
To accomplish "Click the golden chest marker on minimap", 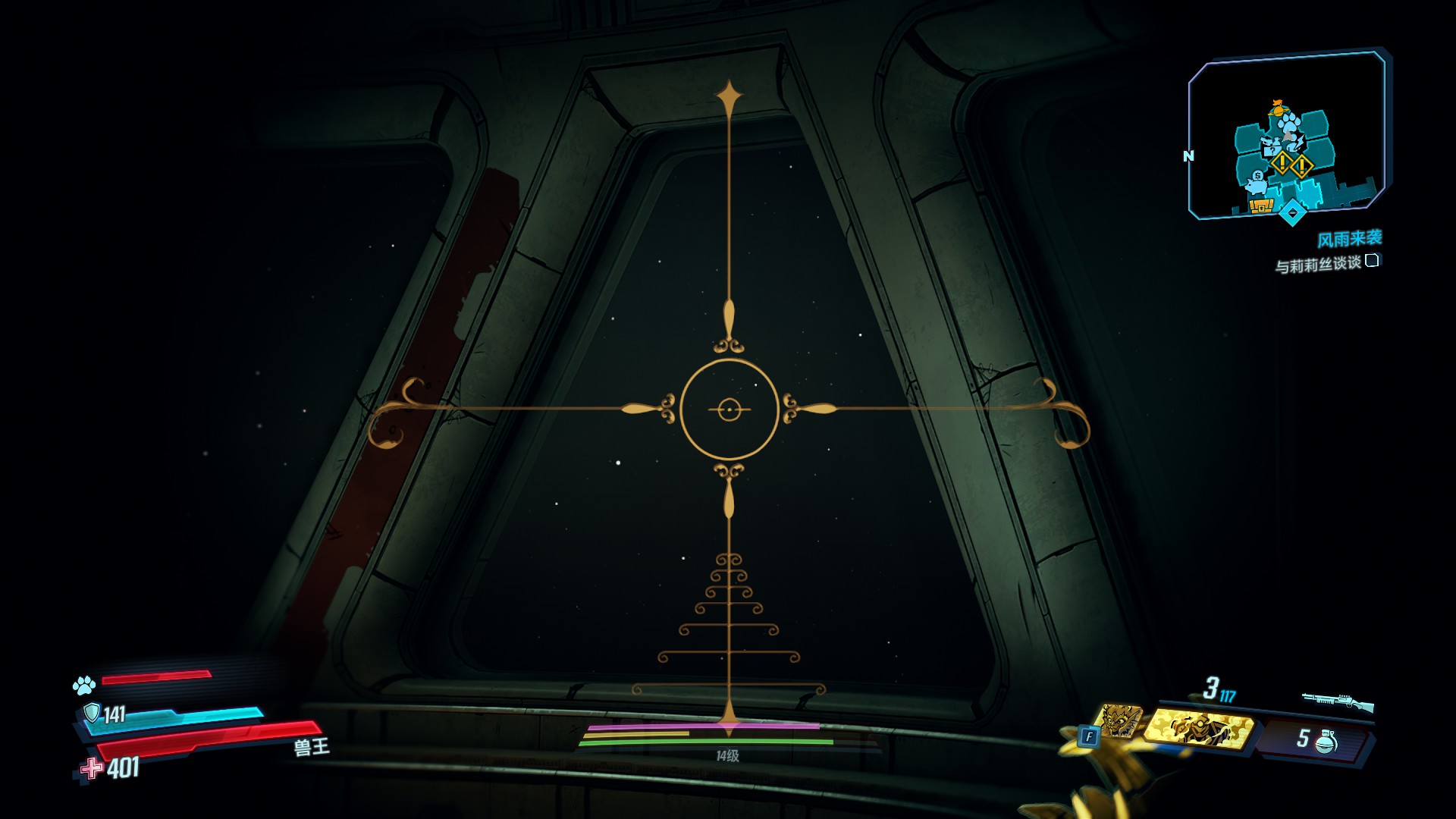I will (1260, 205).
